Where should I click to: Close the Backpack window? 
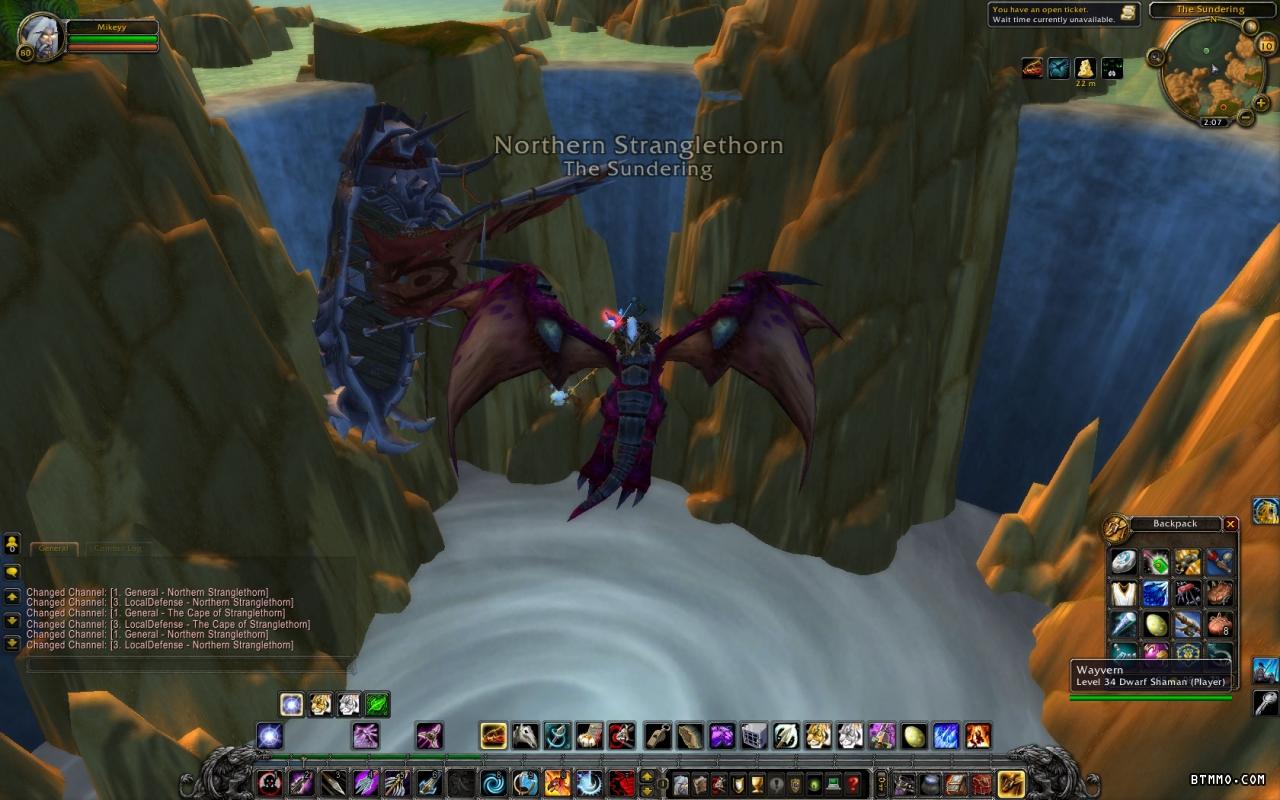(x=1231, y=524)
